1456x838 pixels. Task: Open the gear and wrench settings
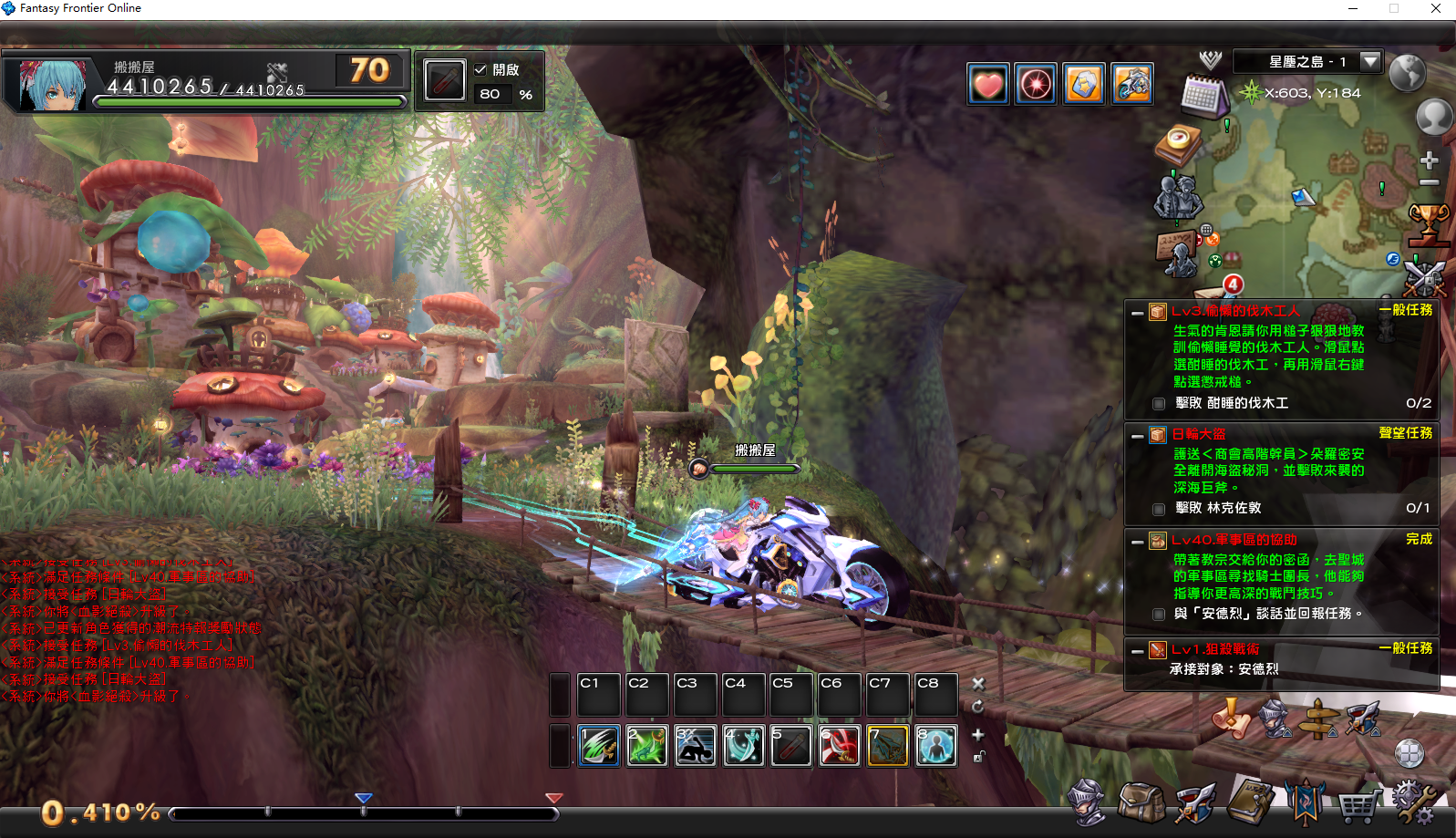pos(1413,802)
